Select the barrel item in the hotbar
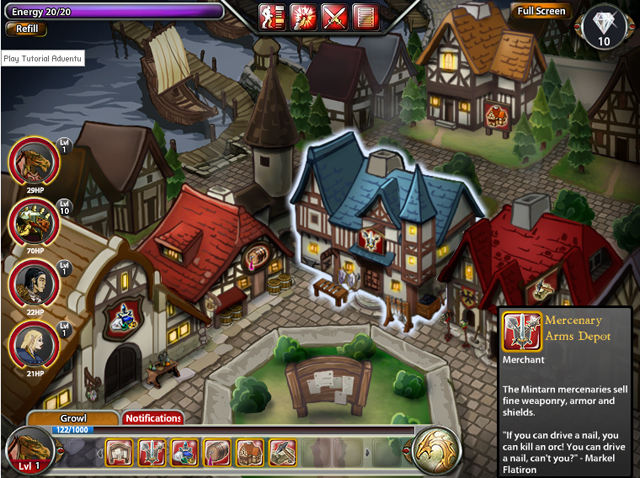This screenshot has width=640, height=478. [216, 453]
